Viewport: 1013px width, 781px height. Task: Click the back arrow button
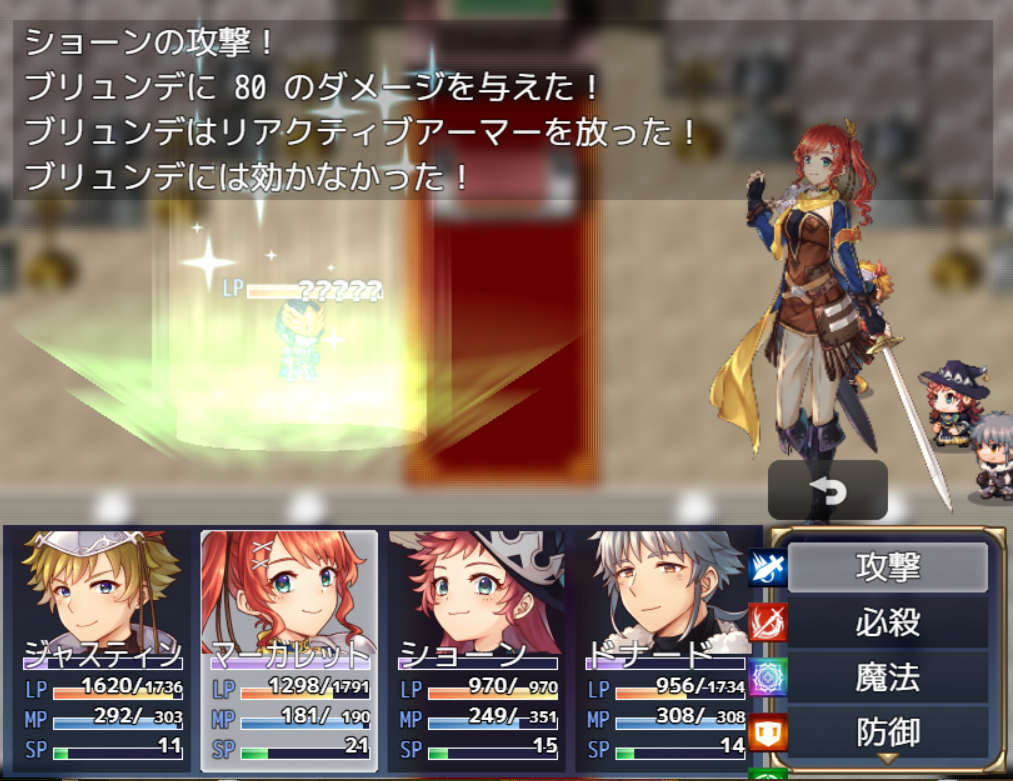[827, 491]
